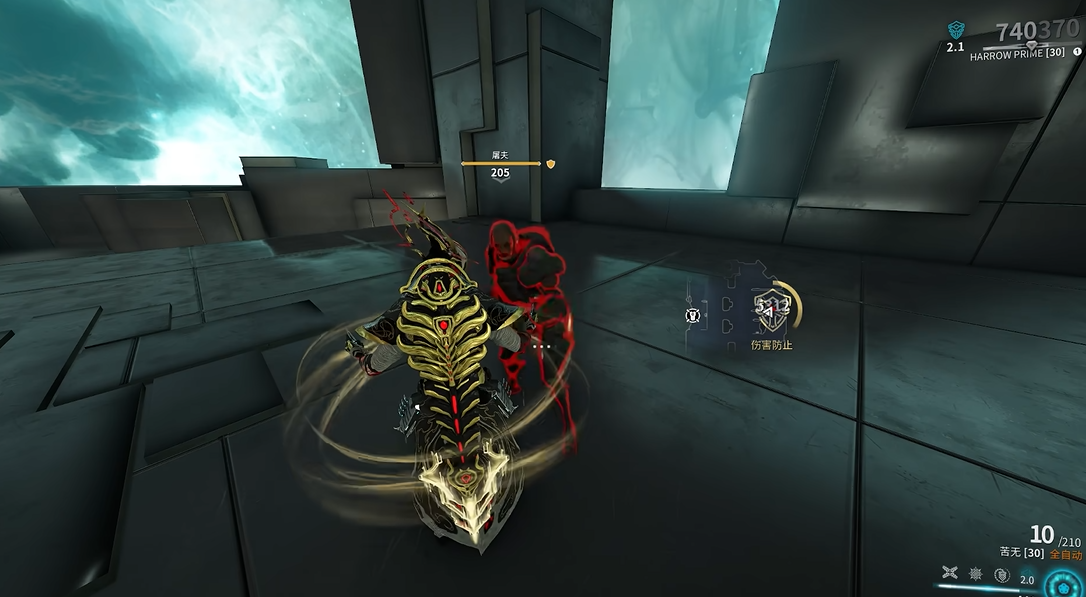Select the white objective marker on the minimap
This screenshot has width=1086, height=597.
click(x=691, y=316)
